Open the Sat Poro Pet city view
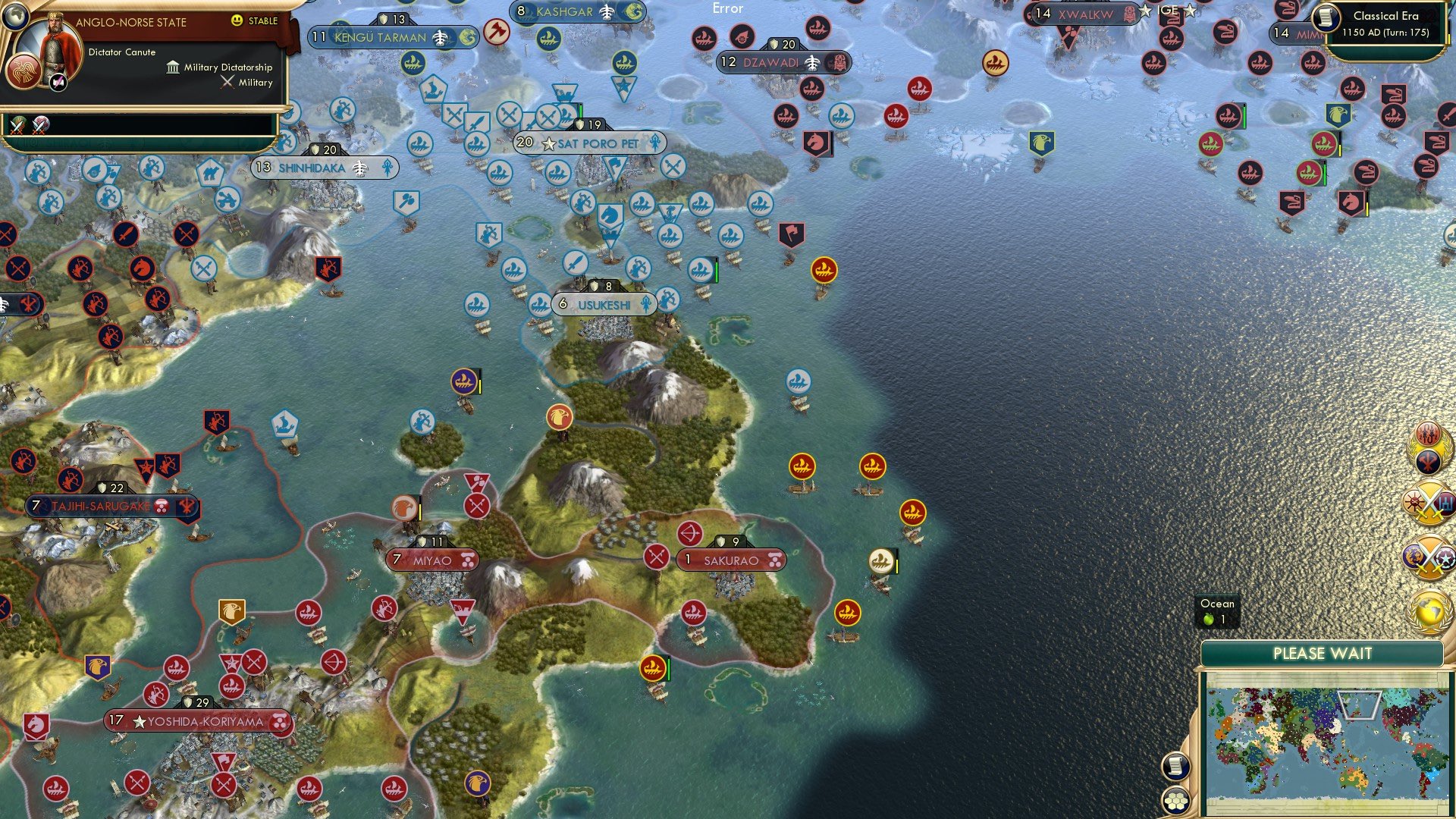Viewport: 1456px width, 819px height. pos(588,143)
